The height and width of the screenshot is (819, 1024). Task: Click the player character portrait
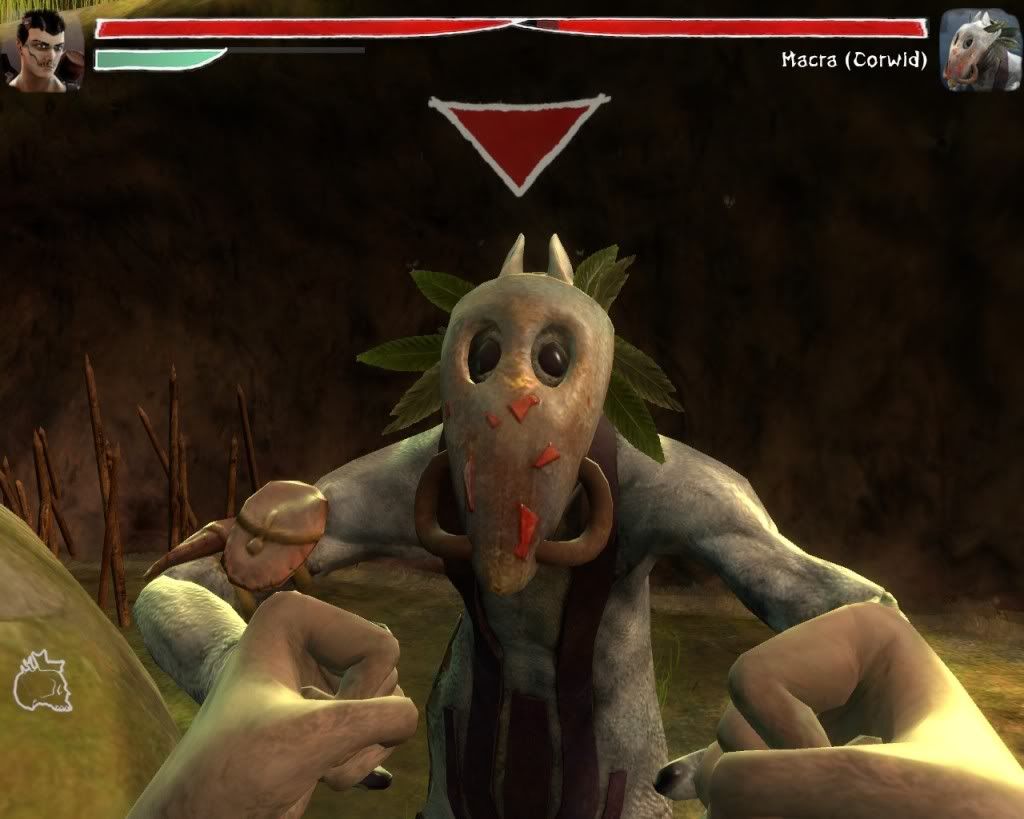click(x=45, y=50)
